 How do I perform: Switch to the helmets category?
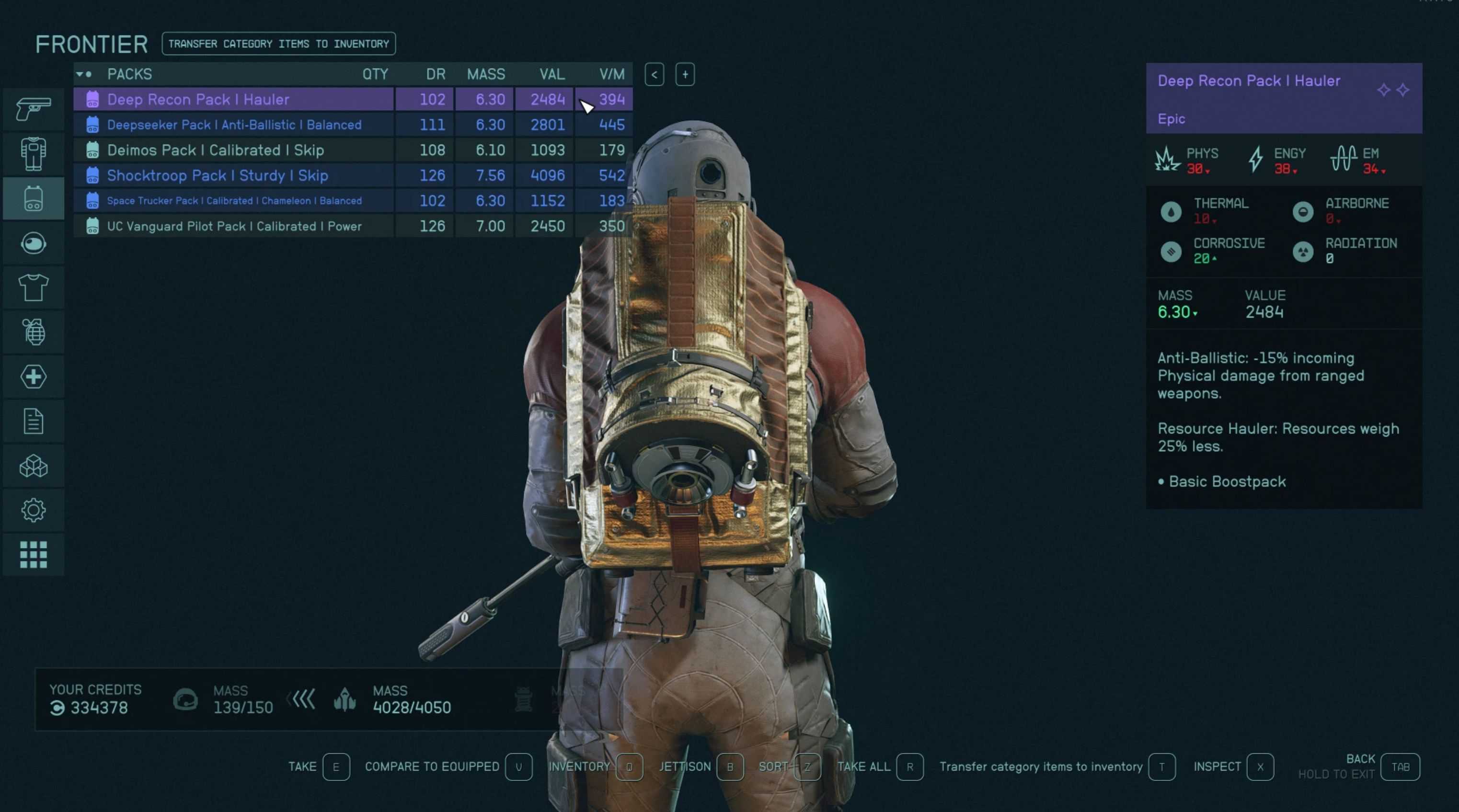tap(34, 243)
